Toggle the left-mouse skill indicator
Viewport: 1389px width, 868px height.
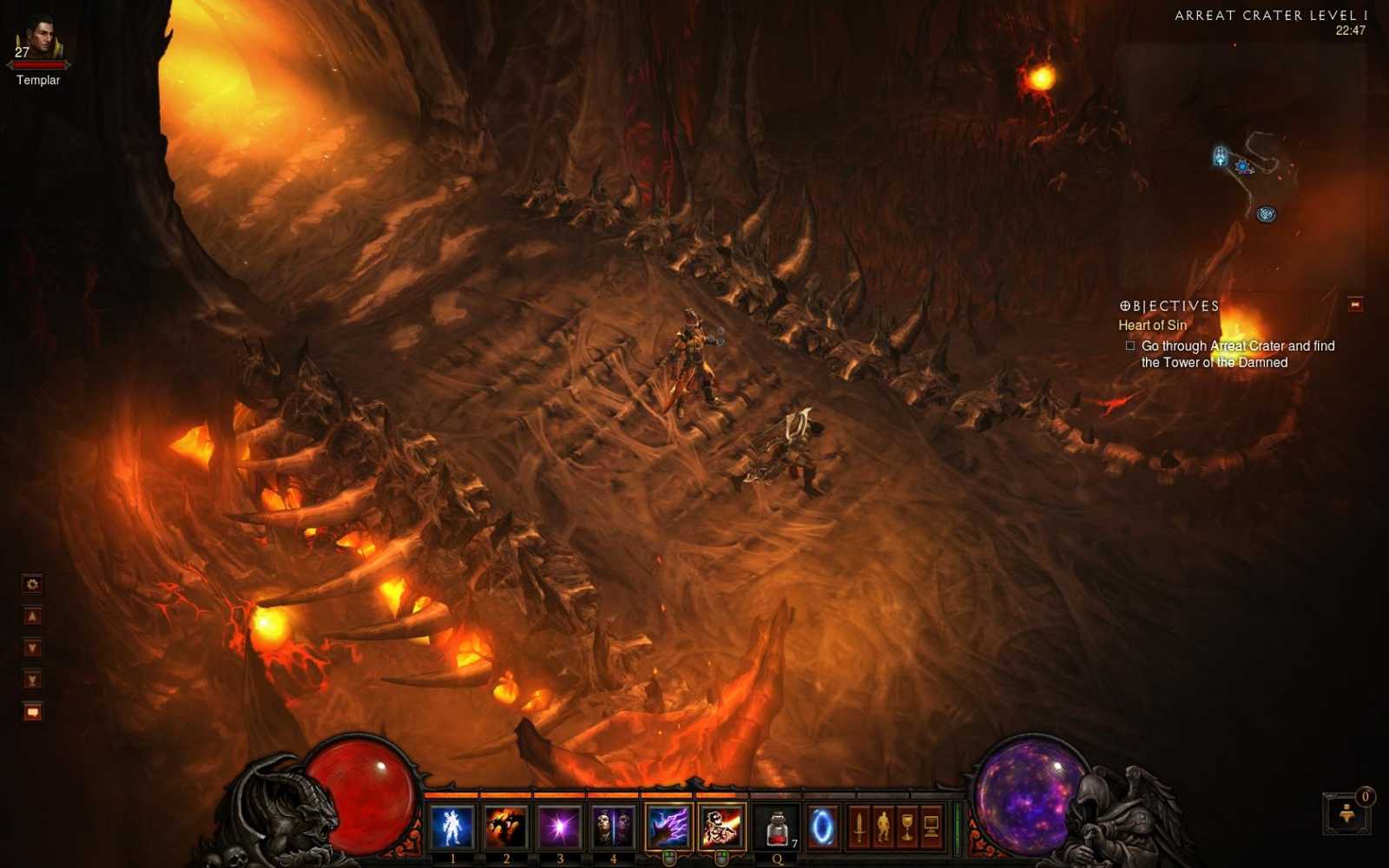[669, 857]
